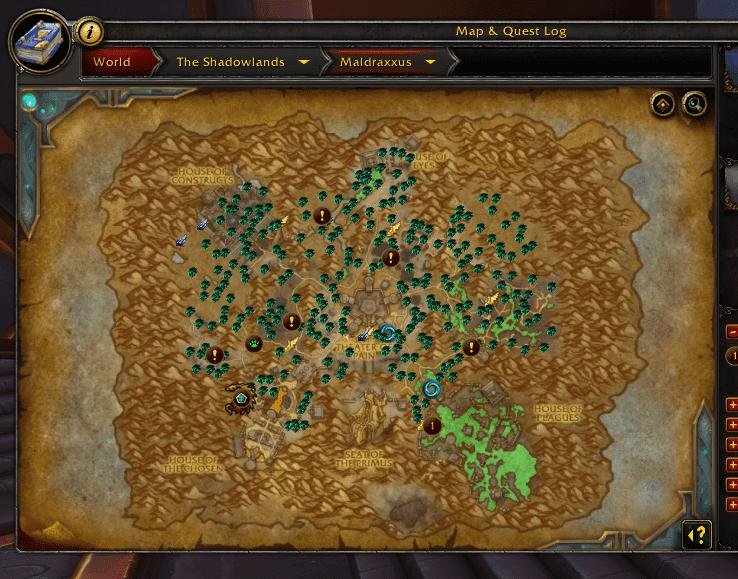
Task: Select the quest marker below House of Eyes
Action: [391, 257]
